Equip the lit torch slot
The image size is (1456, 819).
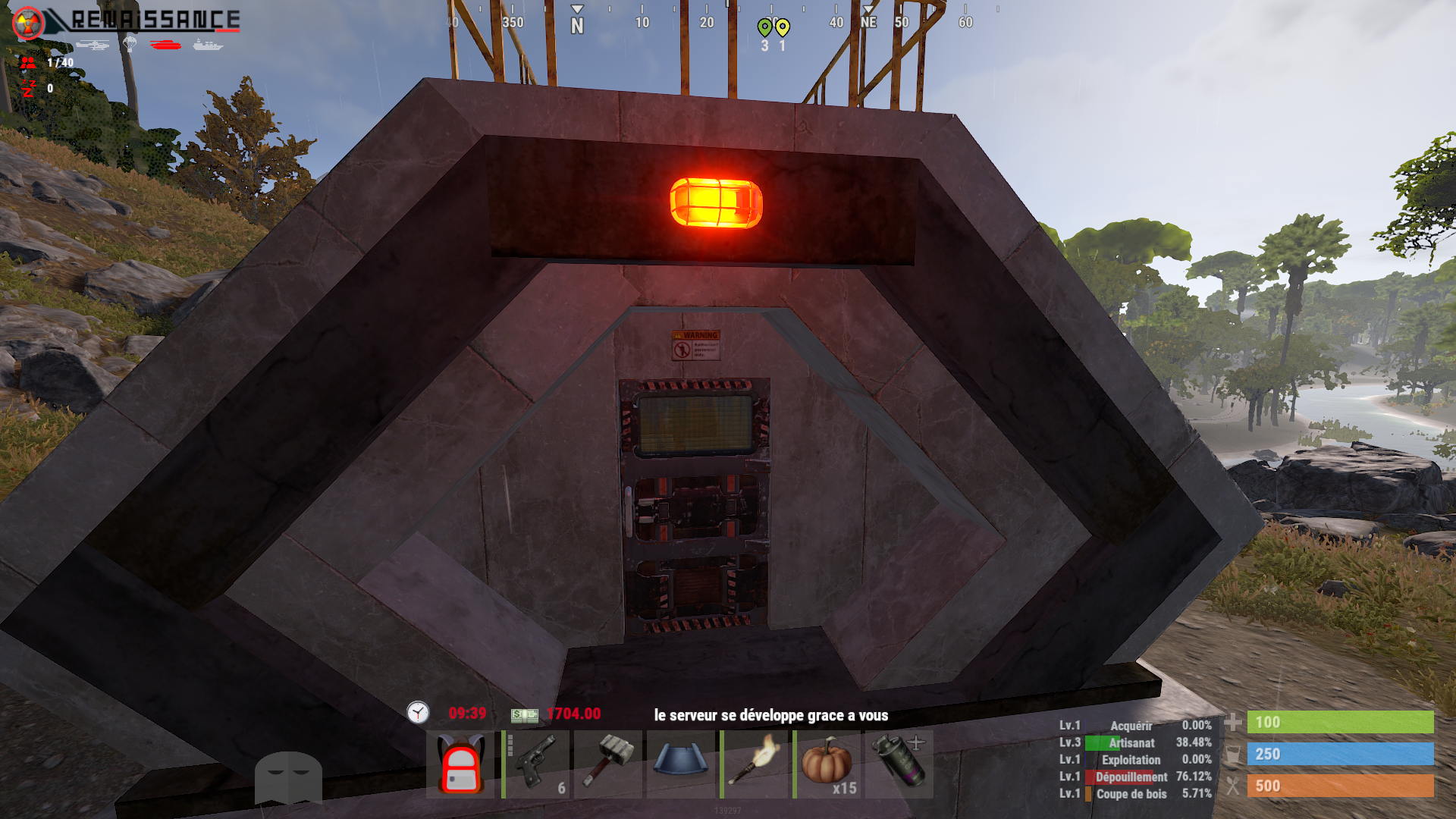point(754,764)
